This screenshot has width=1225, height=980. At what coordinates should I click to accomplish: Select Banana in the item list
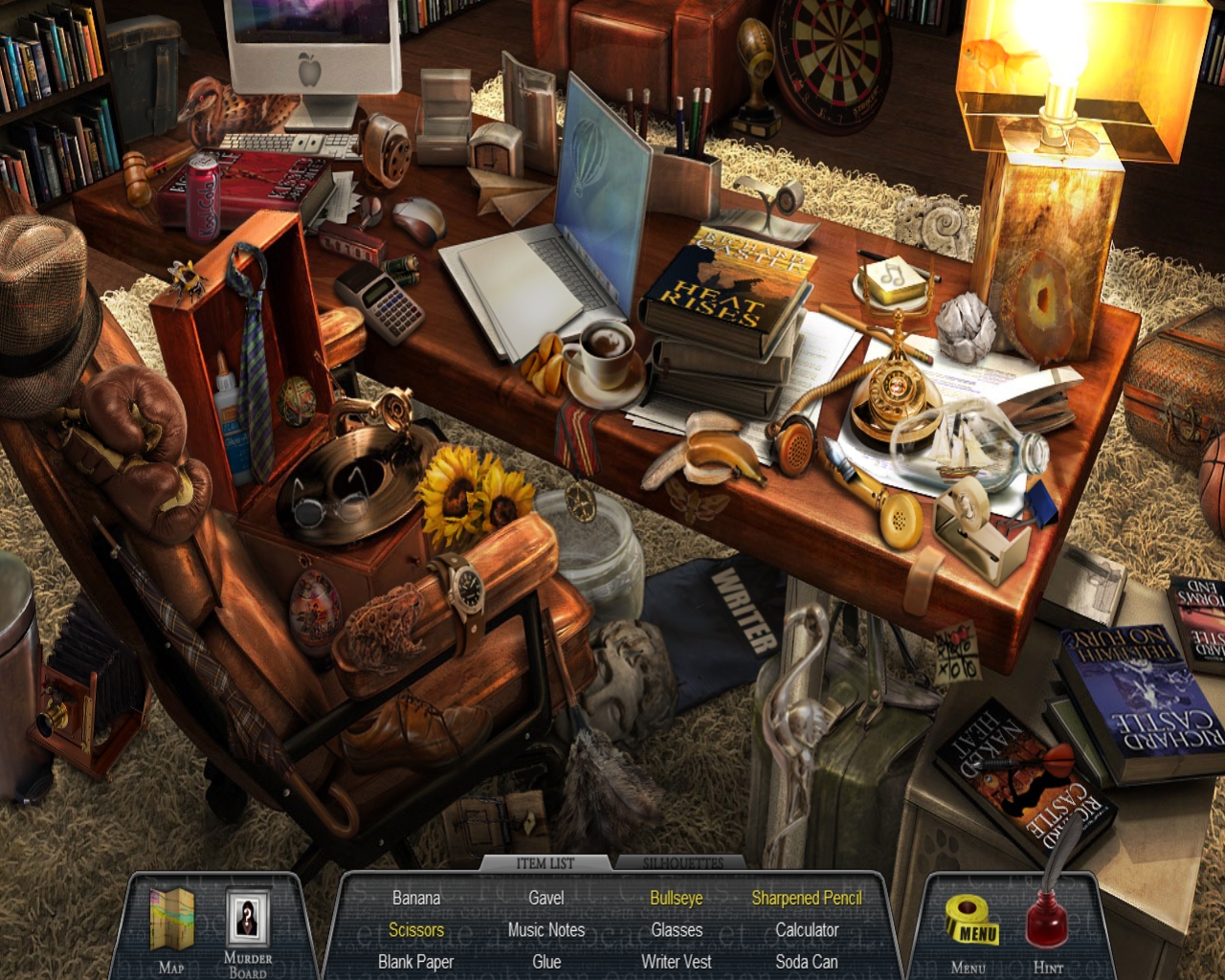[x=416, y=899]
